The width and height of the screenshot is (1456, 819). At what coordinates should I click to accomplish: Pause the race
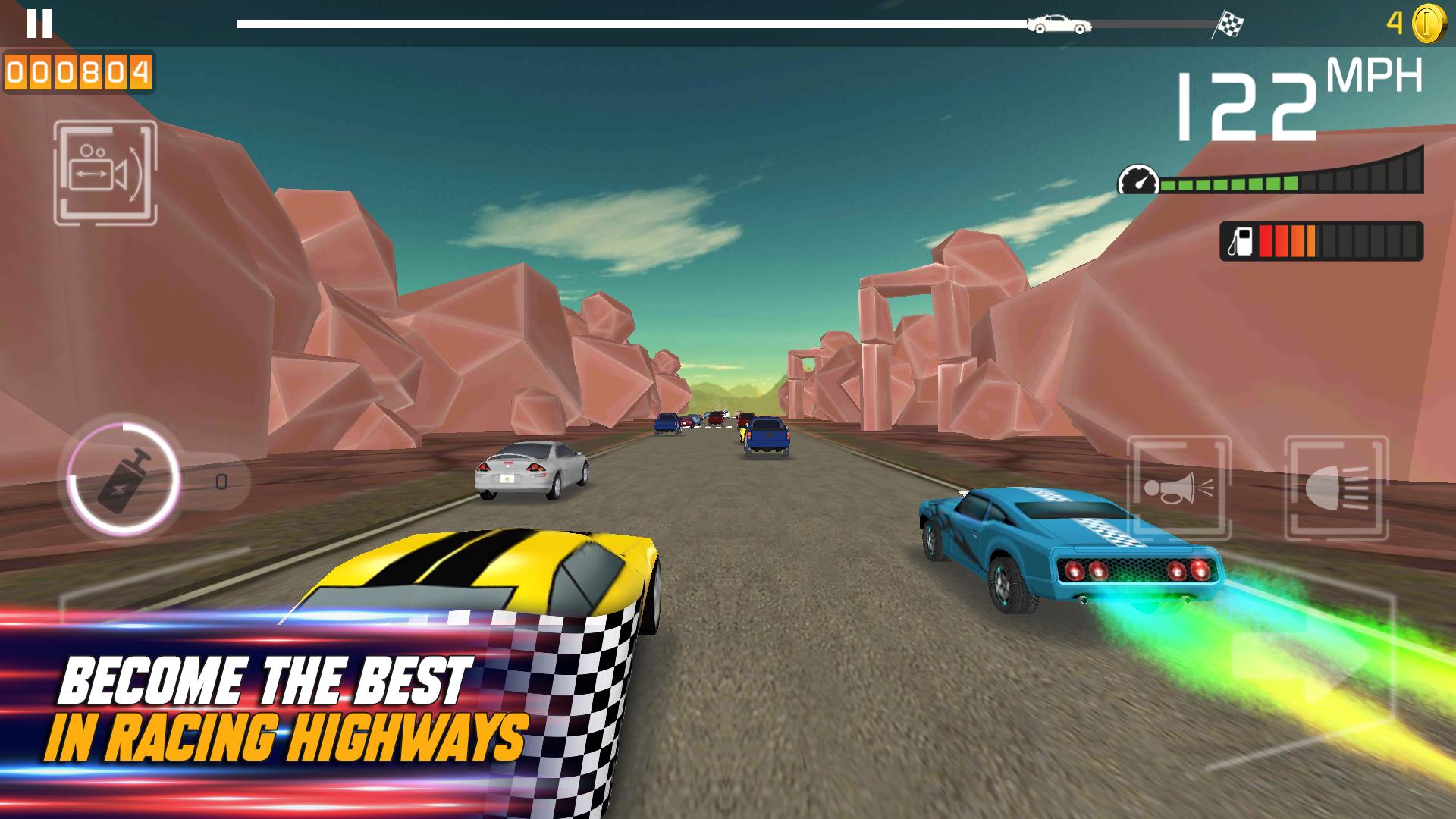click(x=39, y=24)
